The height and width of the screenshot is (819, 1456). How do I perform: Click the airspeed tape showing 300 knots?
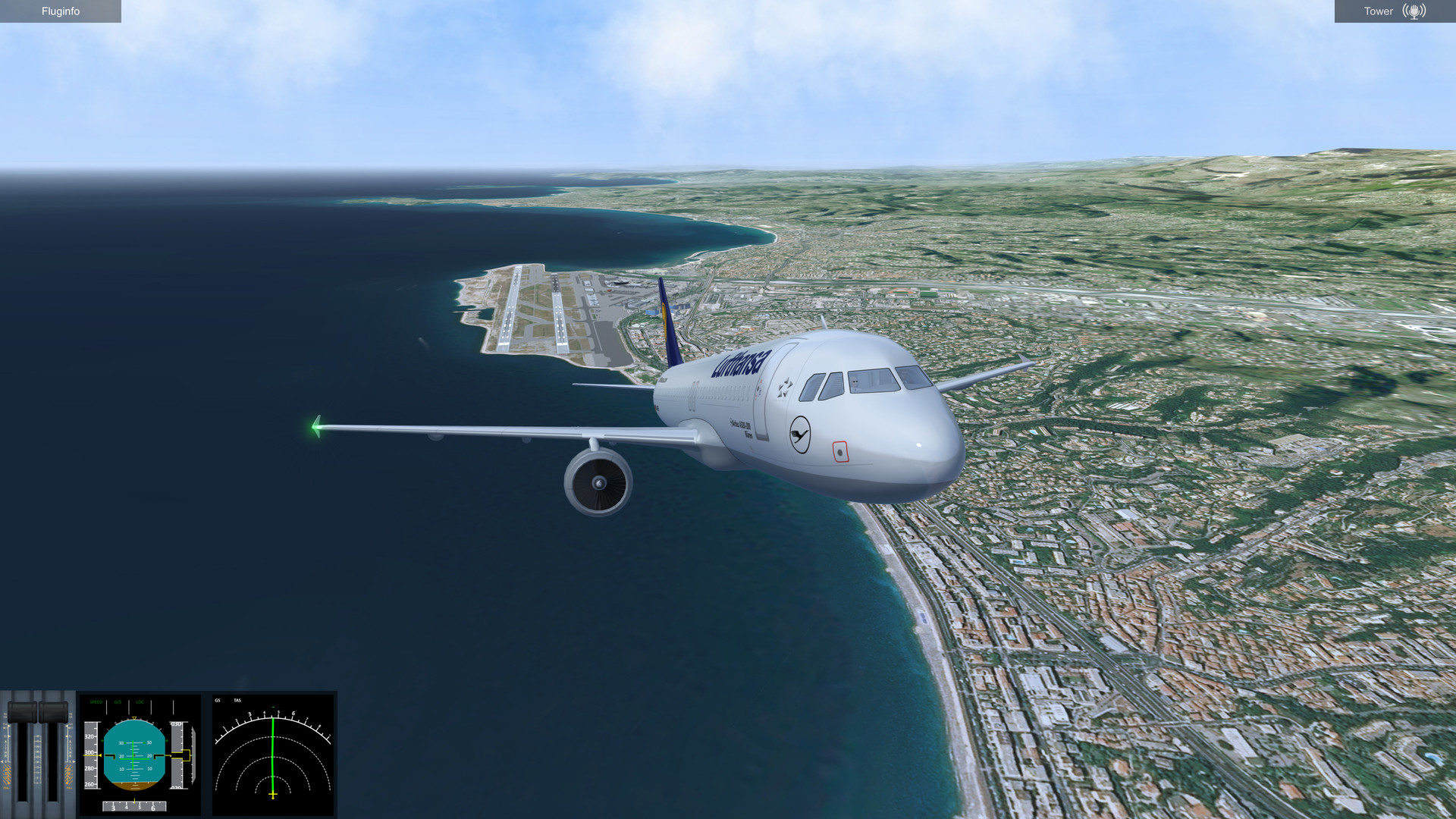pos(89,752)
